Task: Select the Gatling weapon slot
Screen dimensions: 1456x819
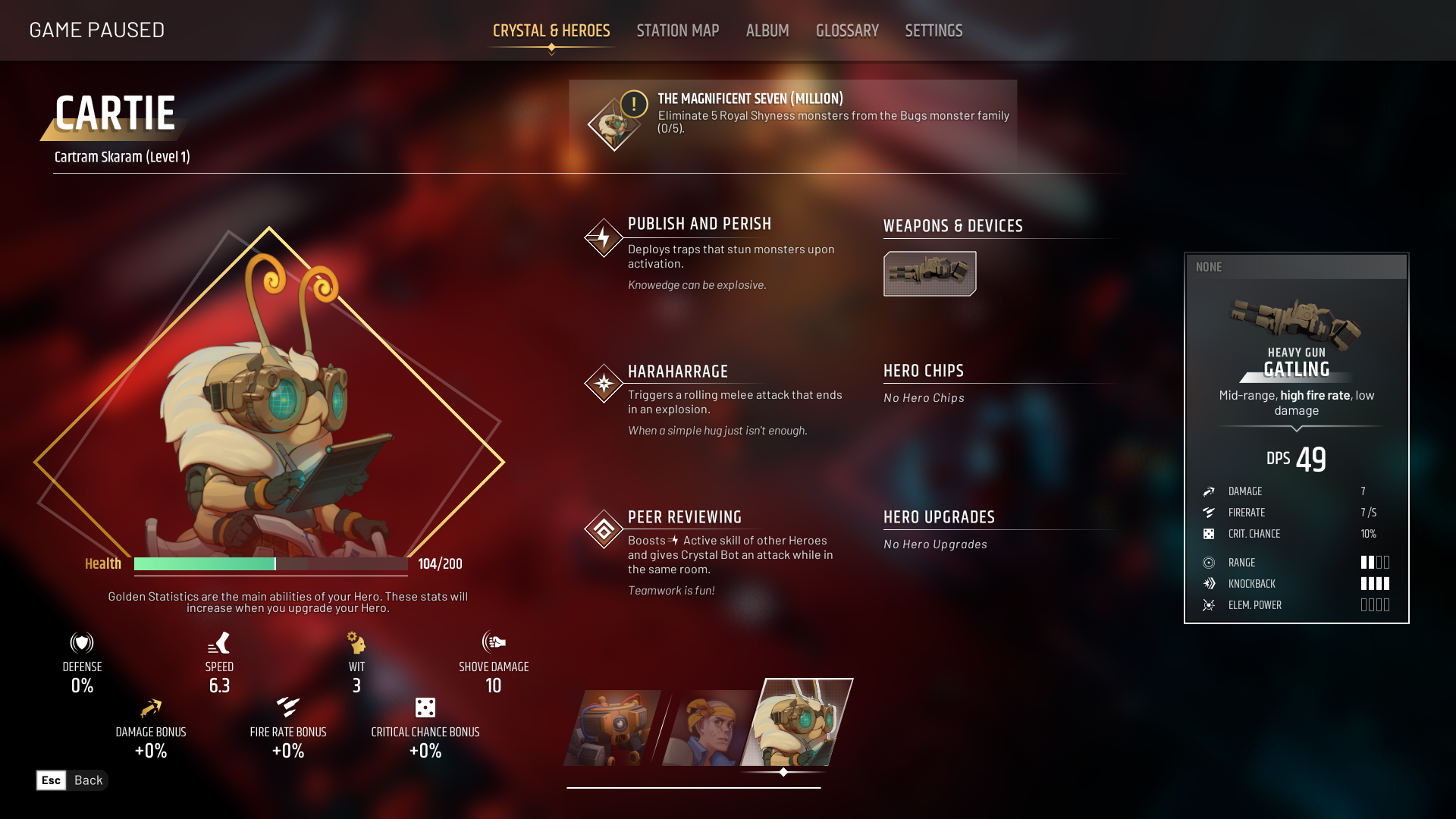Action: click(x=929, y=274)
